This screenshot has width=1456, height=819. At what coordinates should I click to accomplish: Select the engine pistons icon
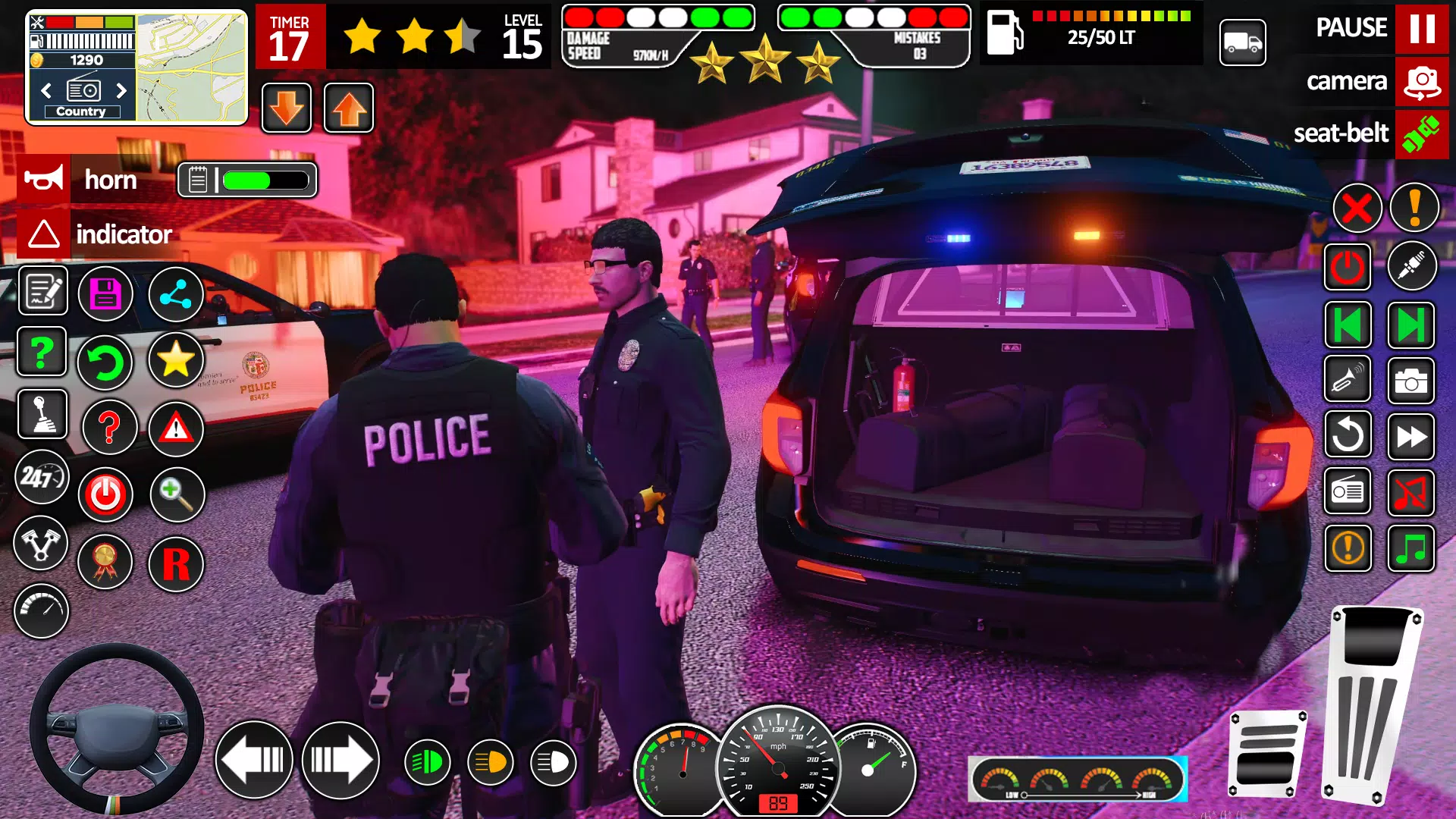tap(42, 544)
